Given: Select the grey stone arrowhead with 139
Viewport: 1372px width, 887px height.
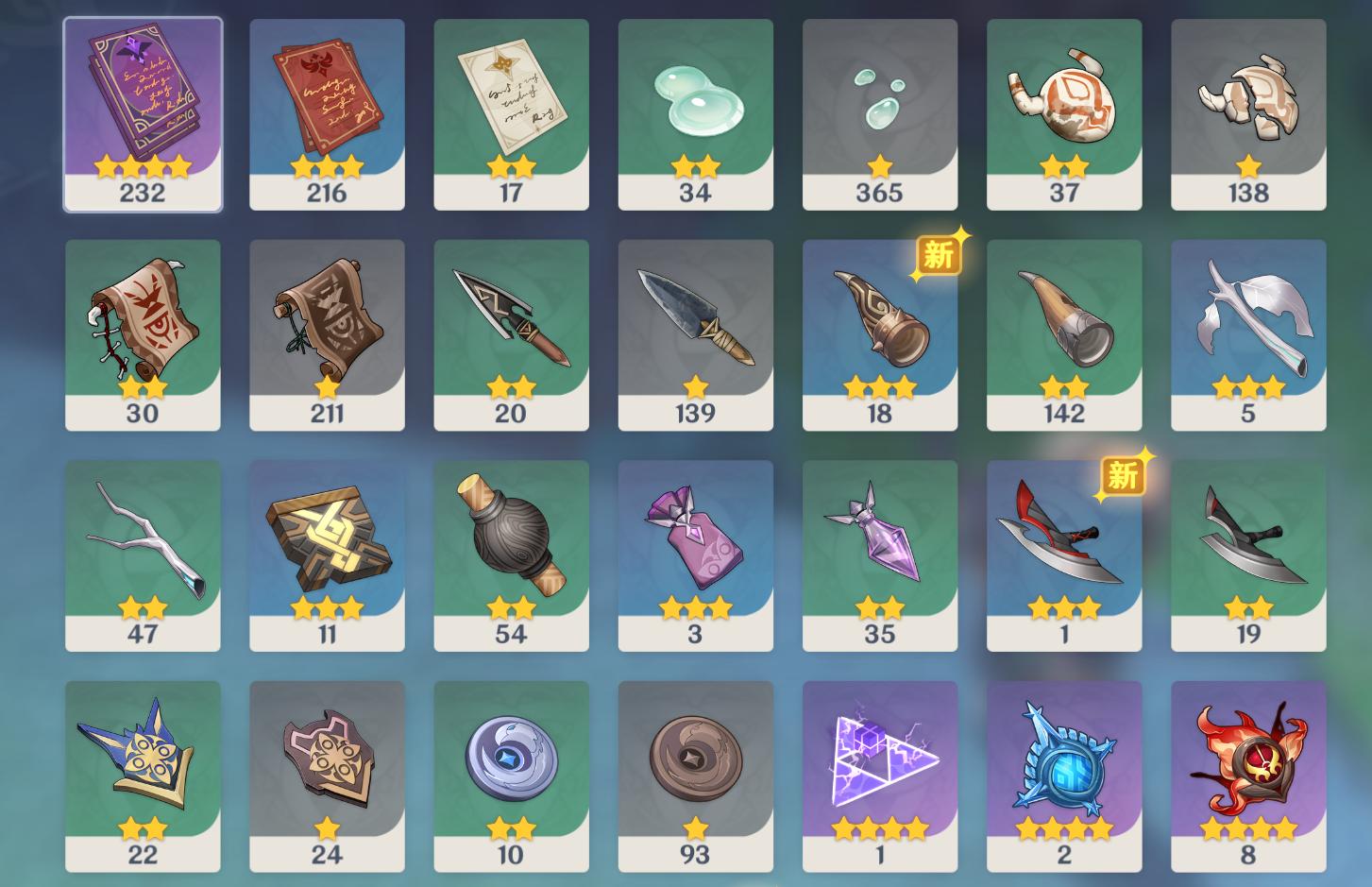Looking at the screenshot, I should pyautogui.click(x=695, y=334).
